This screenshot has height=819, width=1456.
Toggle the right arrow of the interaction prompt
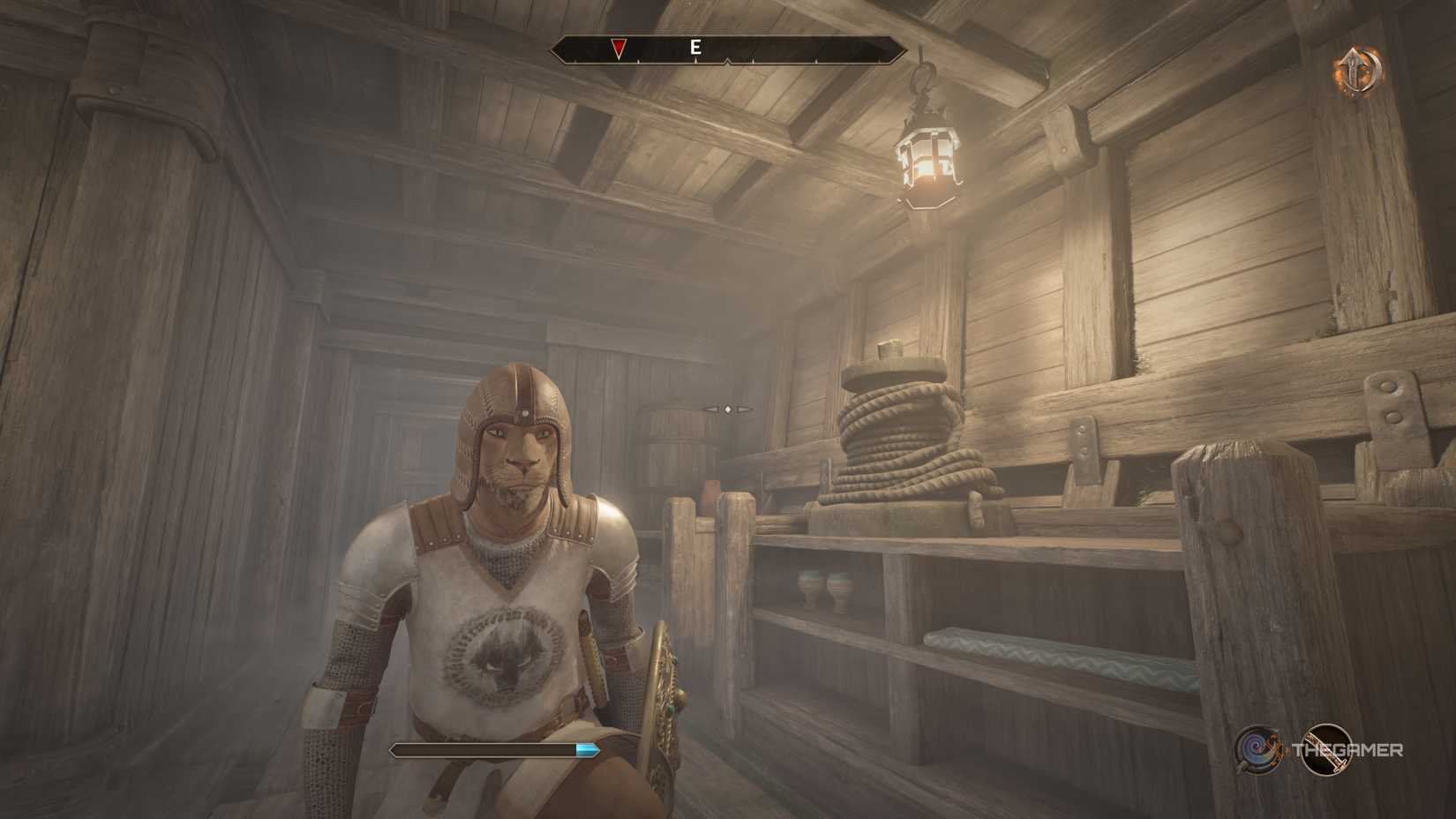pyautogui.click(x=744, y=409)
